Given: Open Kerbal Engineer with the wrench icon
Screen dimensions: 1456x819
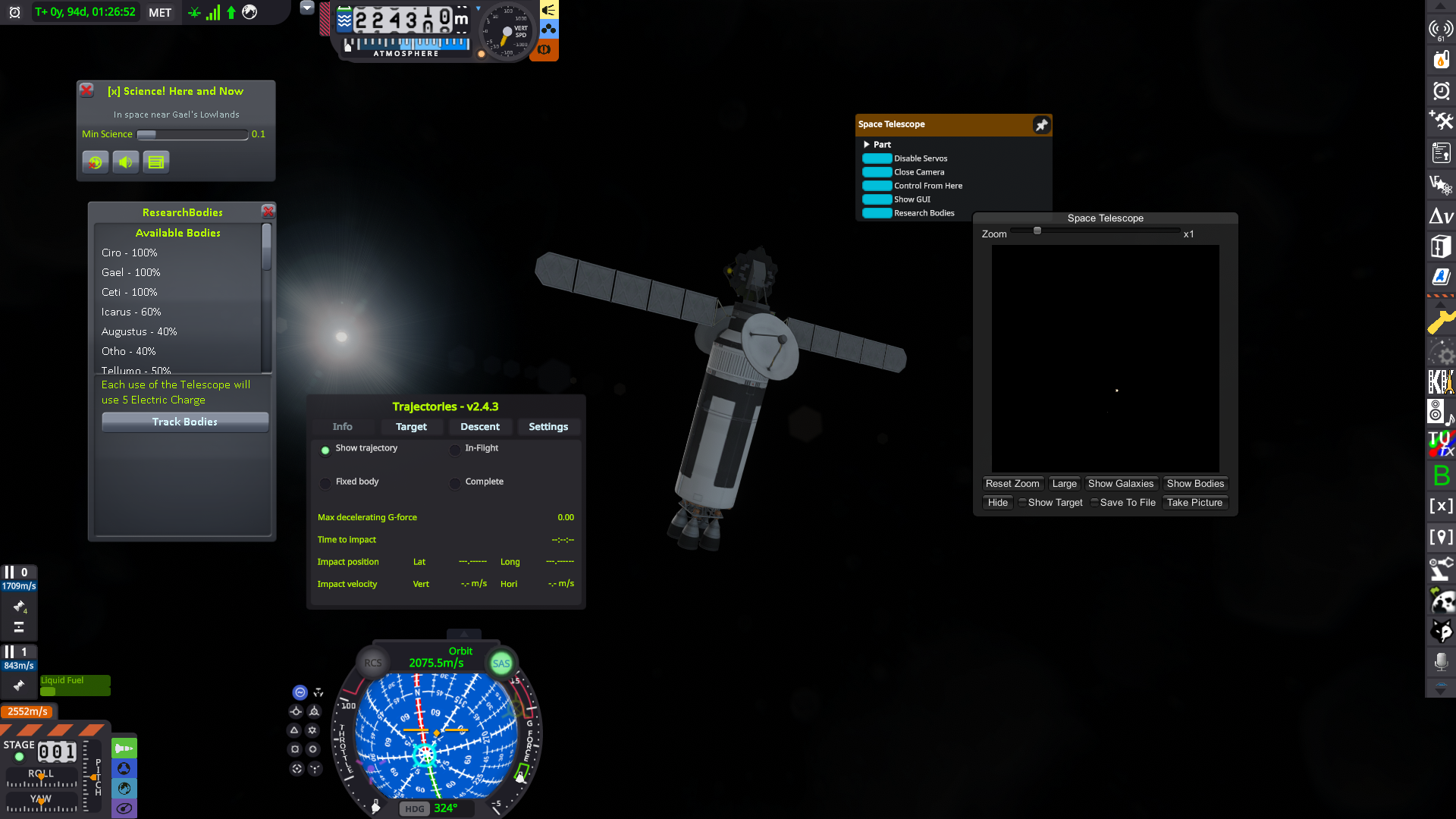Looking at the screenshot, I should click(1441, 321).
